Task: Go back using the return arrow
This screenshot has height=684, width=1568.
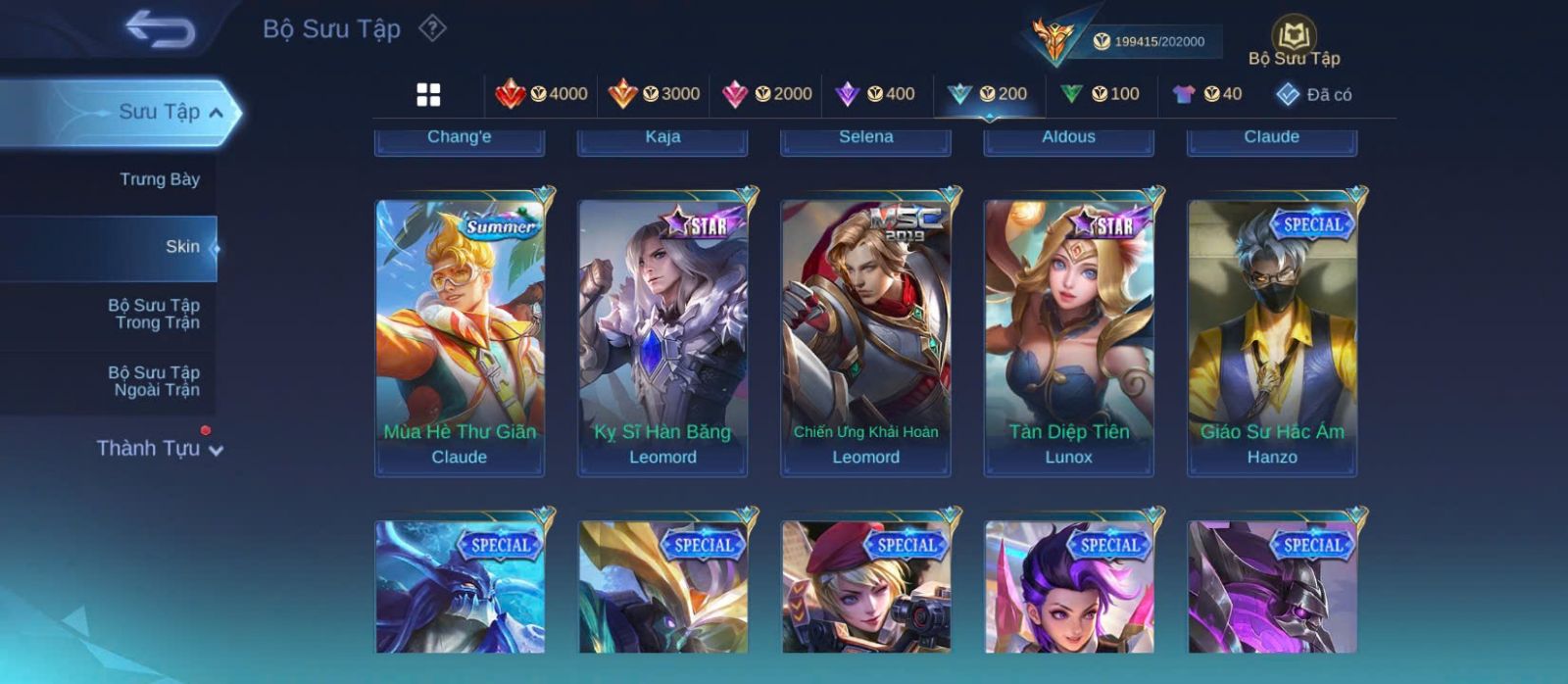Action: point(160,28)
